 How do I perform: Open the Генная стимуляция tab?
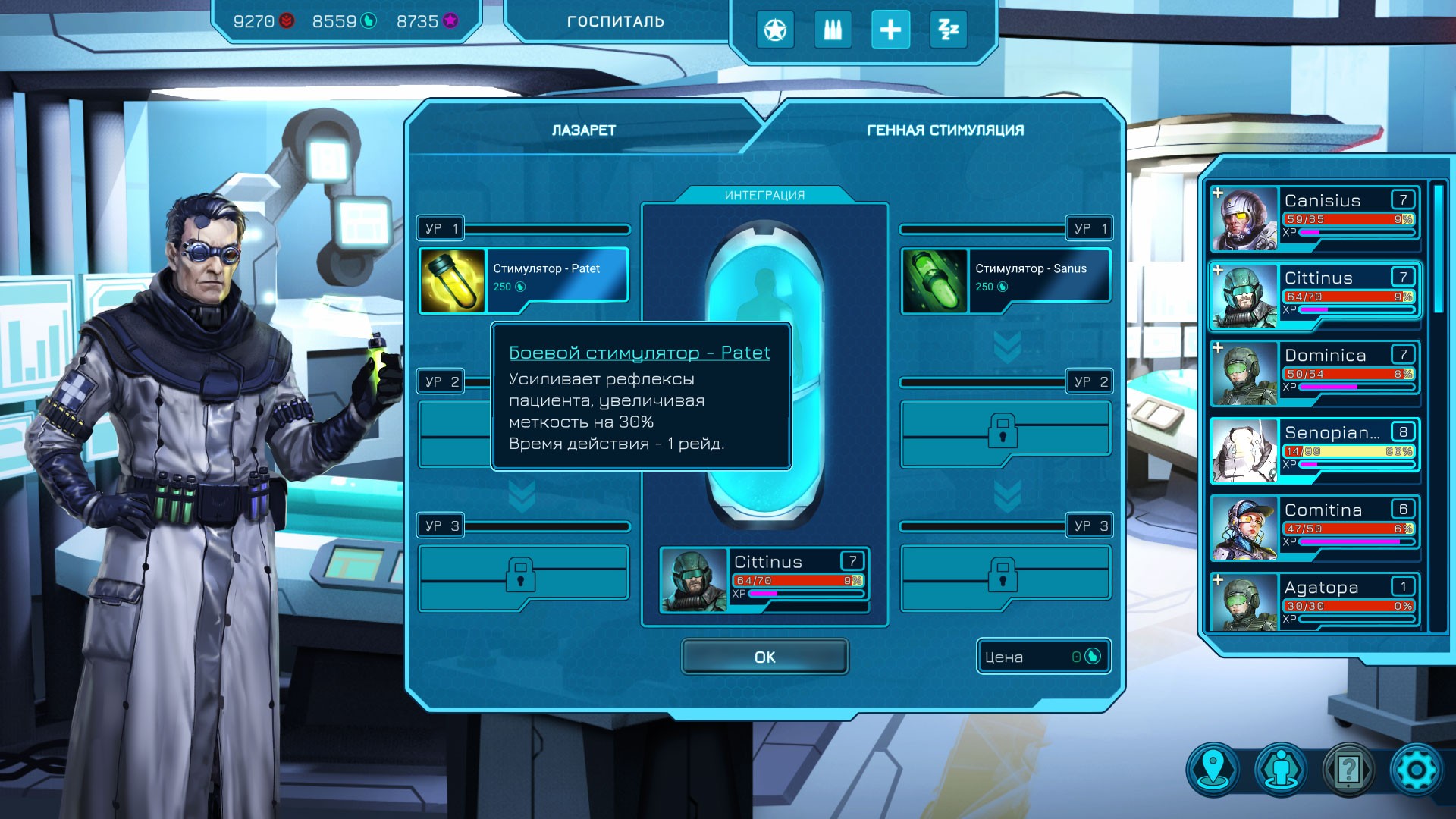pos(945,130)
